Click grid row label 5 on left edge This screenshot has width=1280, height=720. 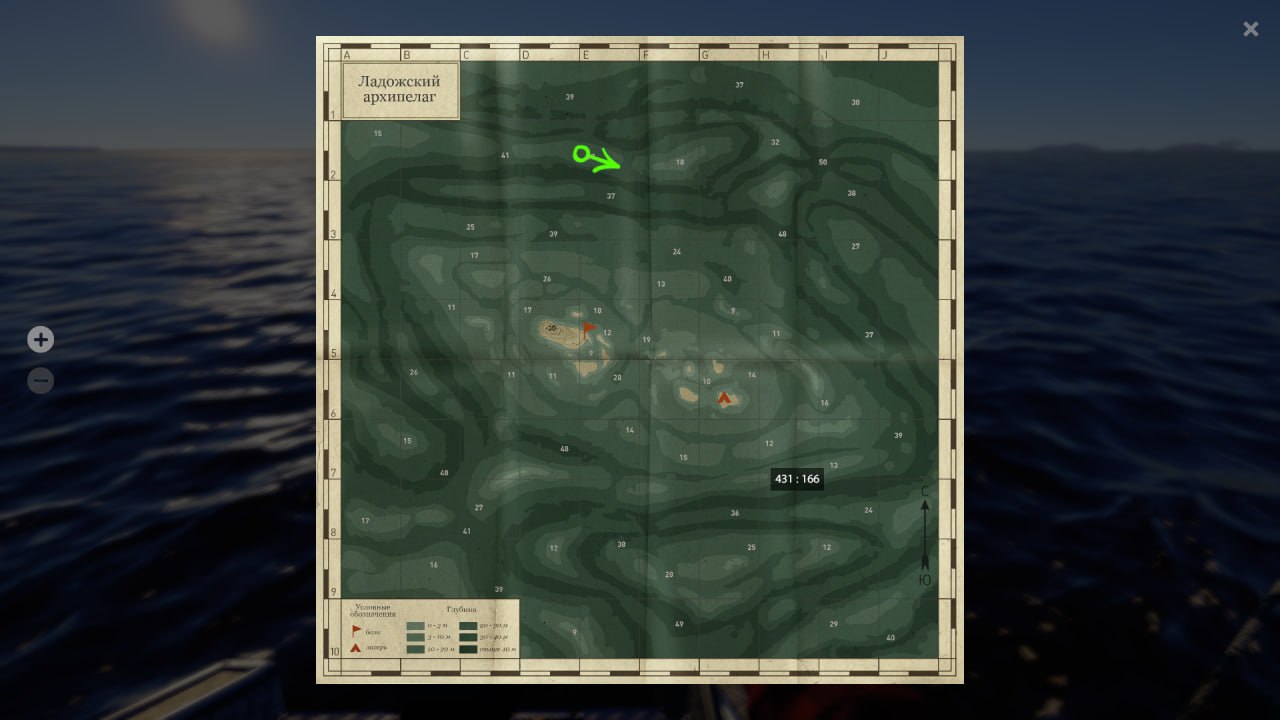coord(332,350)
